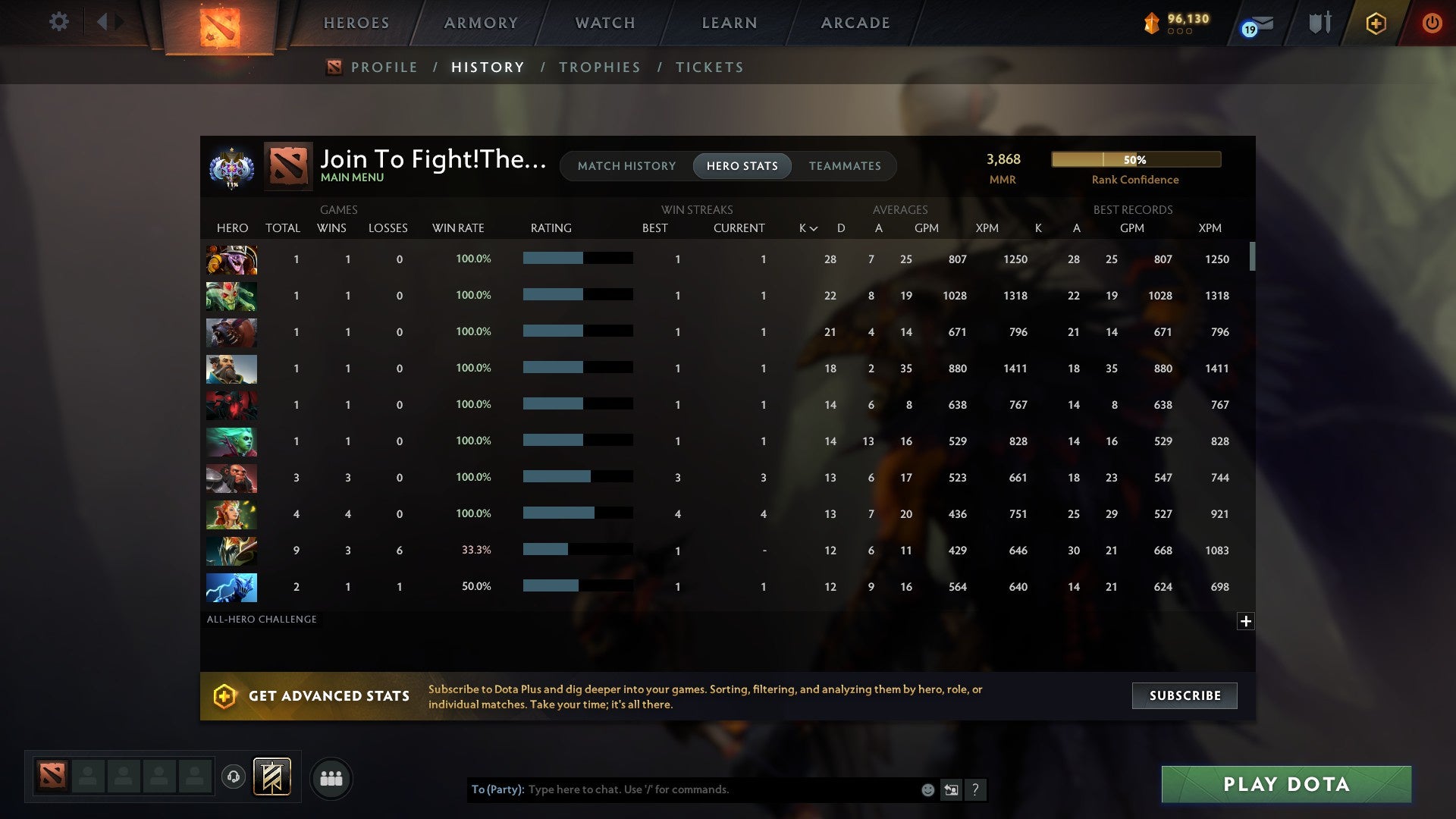
Task: Open the ARCADE menu item
Action: 854,23
